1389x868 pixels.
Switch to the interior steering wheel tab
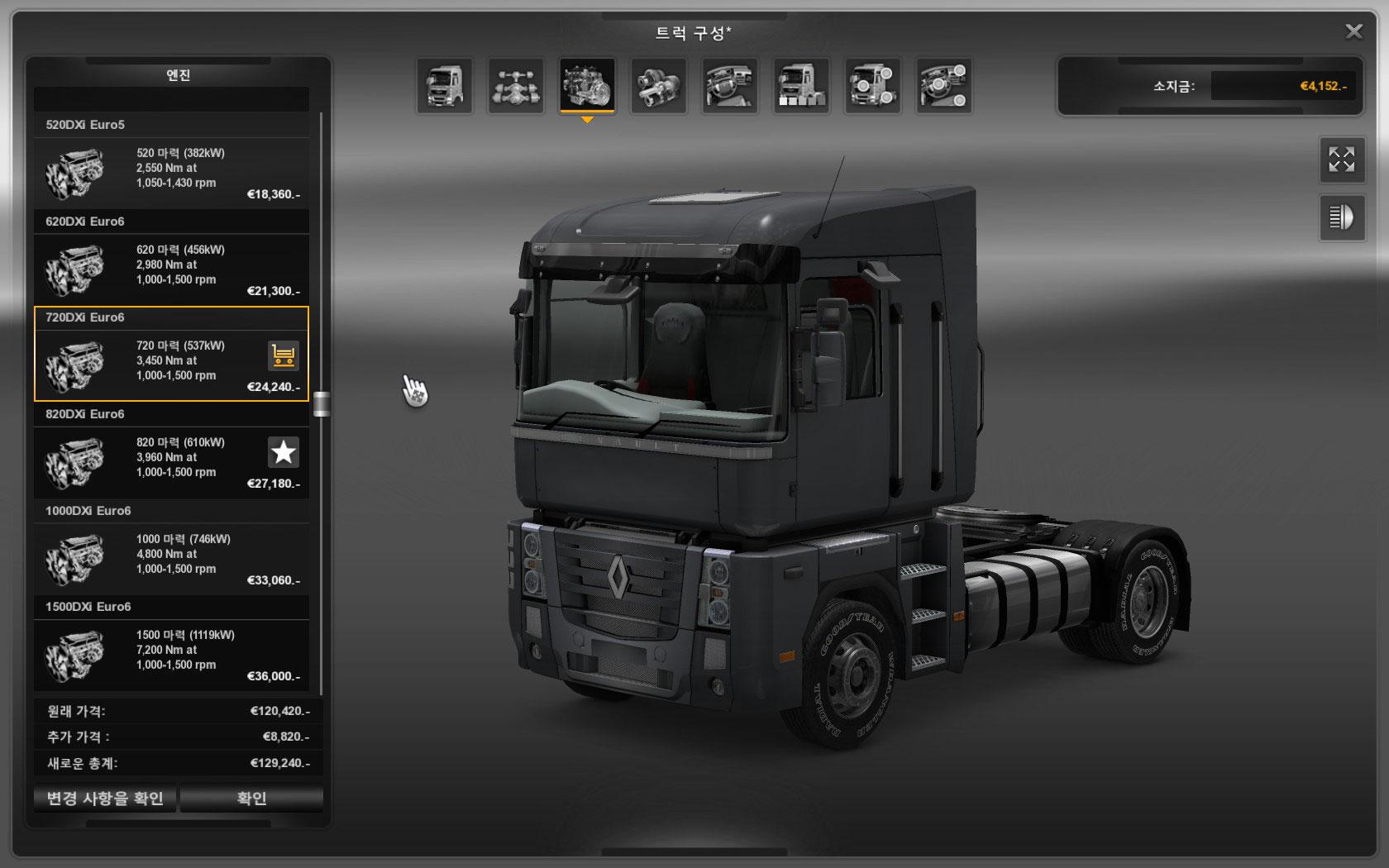coord(730,85)
